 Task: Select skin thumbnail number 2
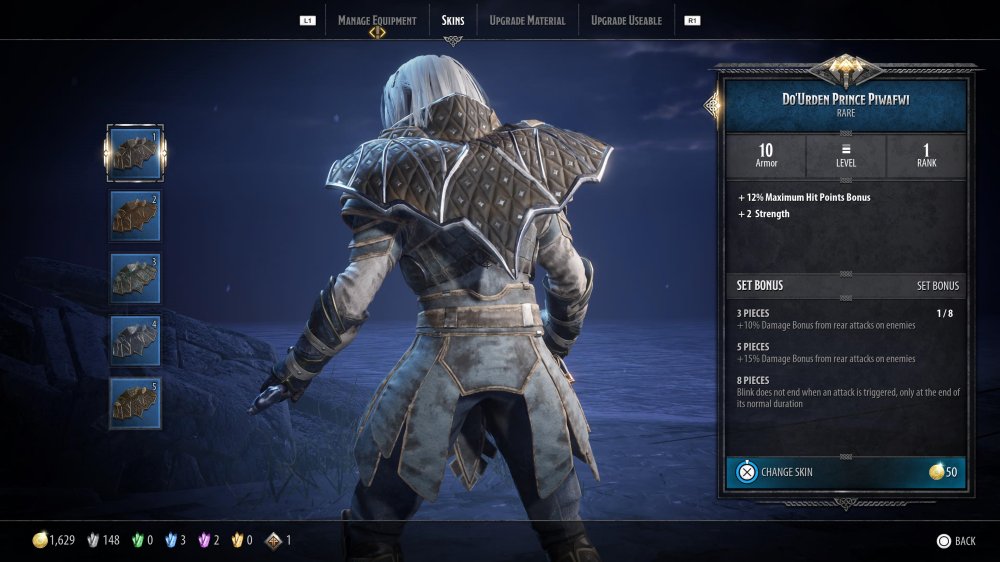[x=135, y=215]
